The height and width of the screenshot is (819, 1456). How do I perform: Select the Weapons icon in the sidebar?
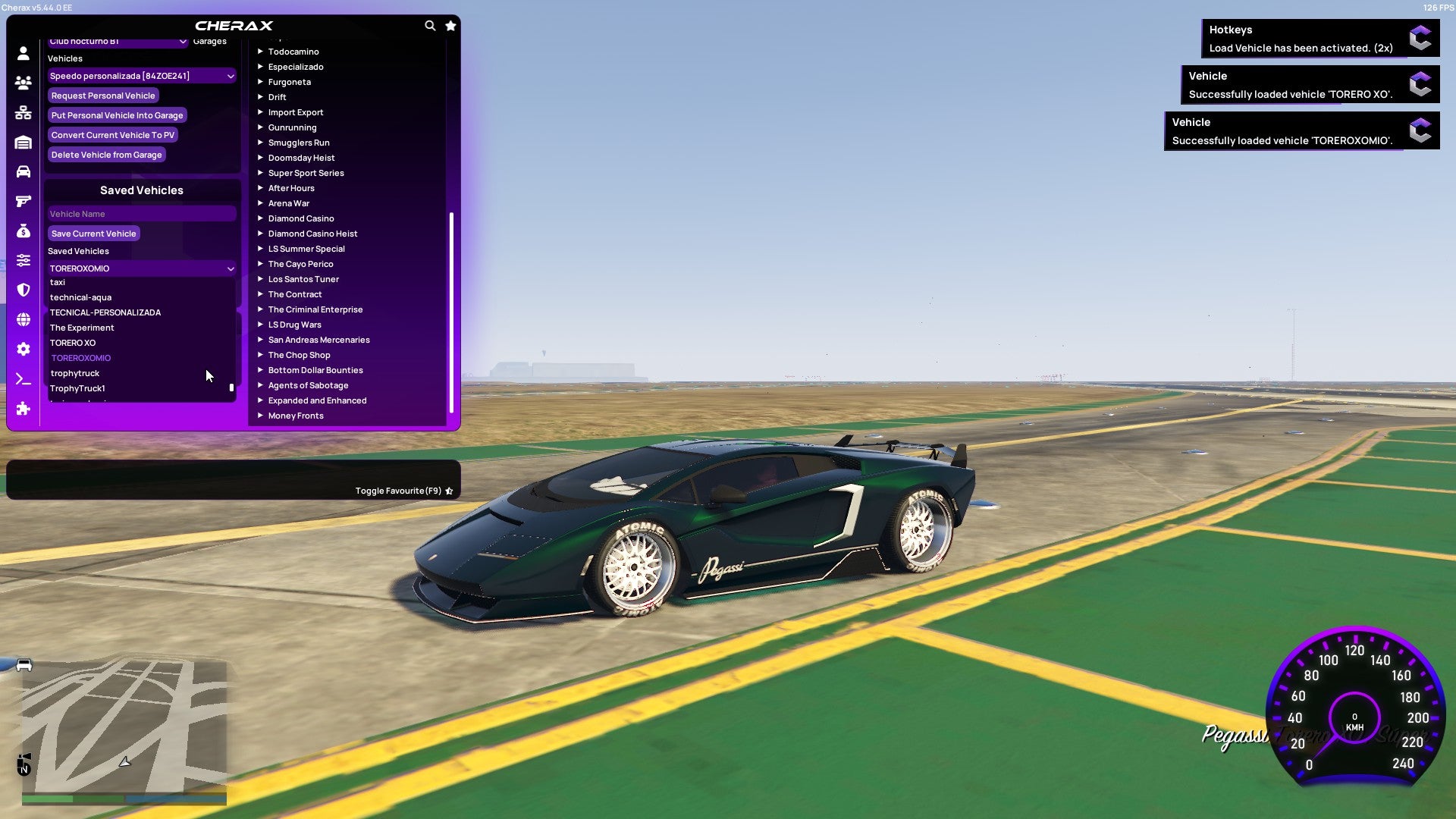tap(24, 201)
